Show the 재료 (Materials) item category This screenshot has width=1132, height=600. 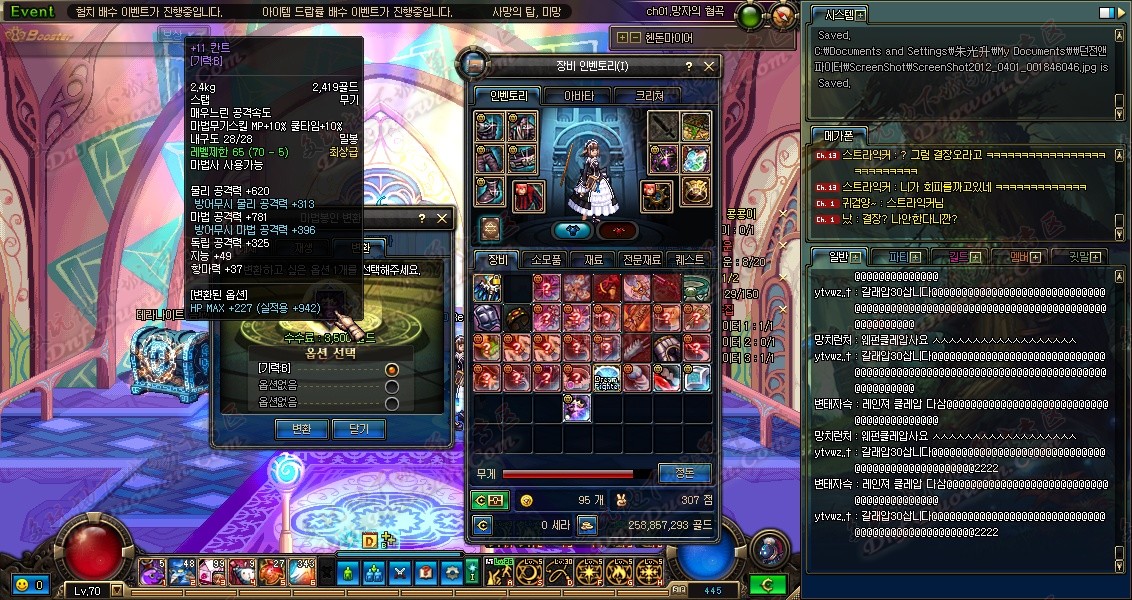[593, 260]
